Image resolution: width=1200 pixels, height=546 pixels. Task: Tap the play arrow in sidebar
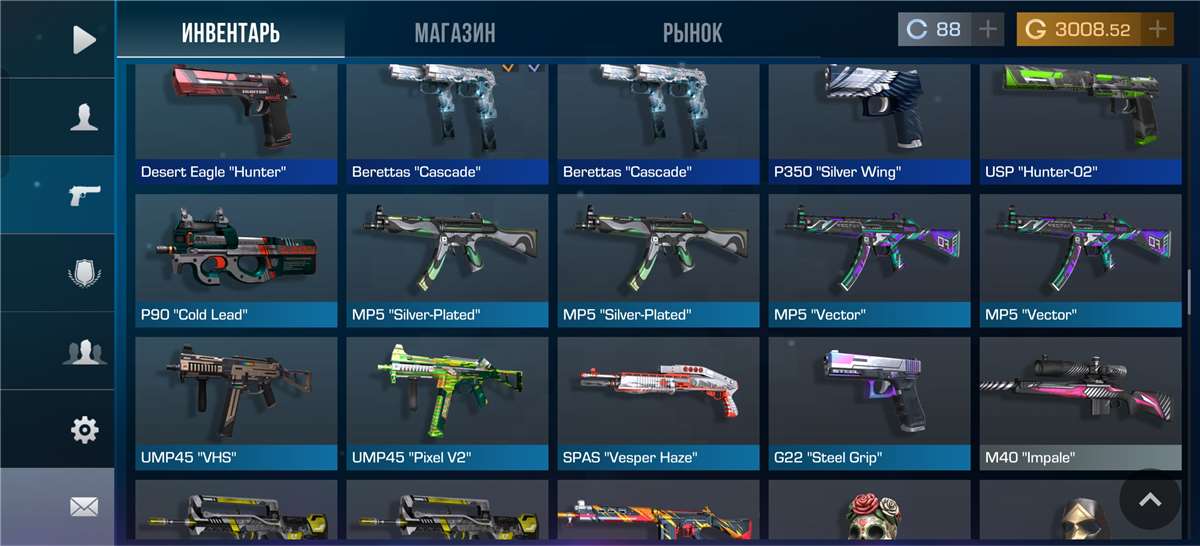click(x=84, y=40)
